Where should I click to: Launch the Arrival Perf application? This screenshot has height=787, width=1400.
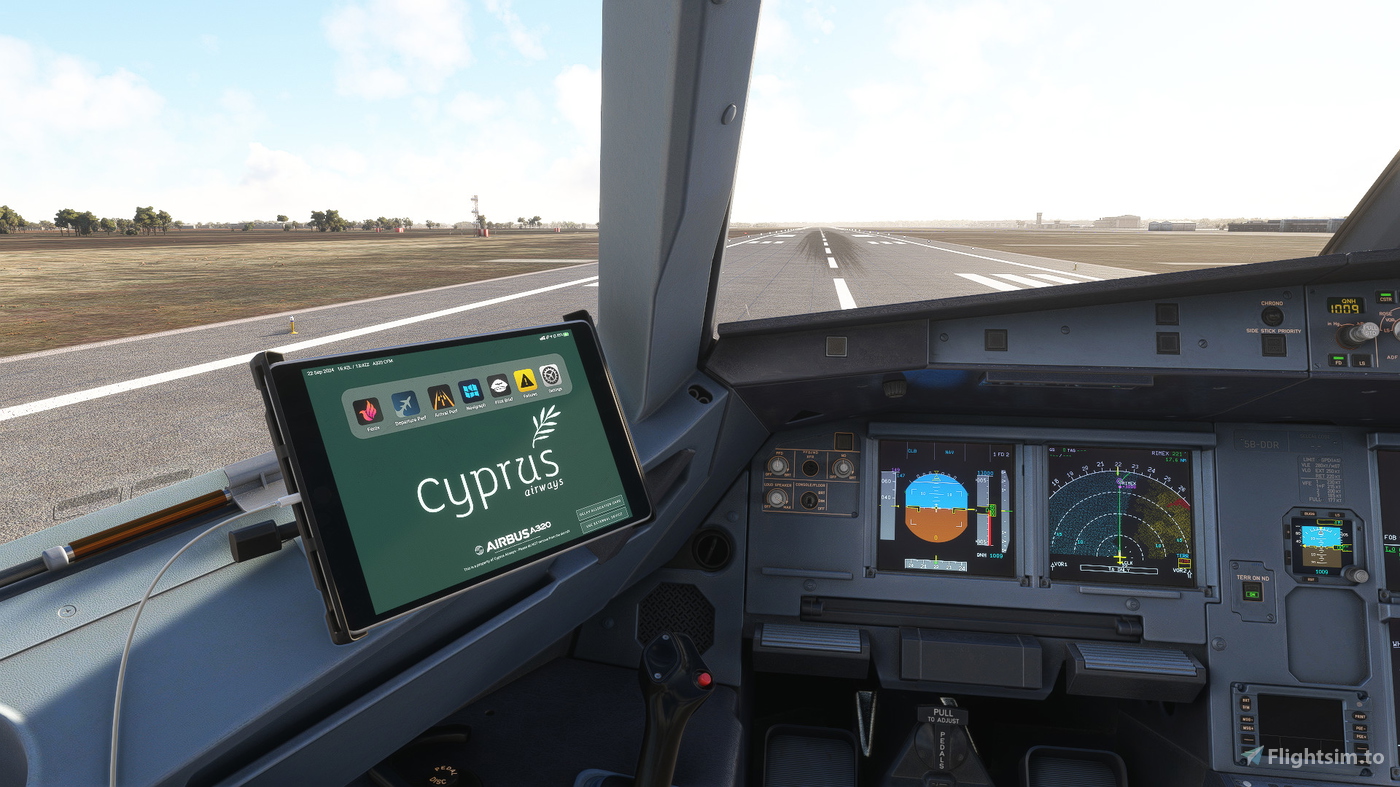442,398
